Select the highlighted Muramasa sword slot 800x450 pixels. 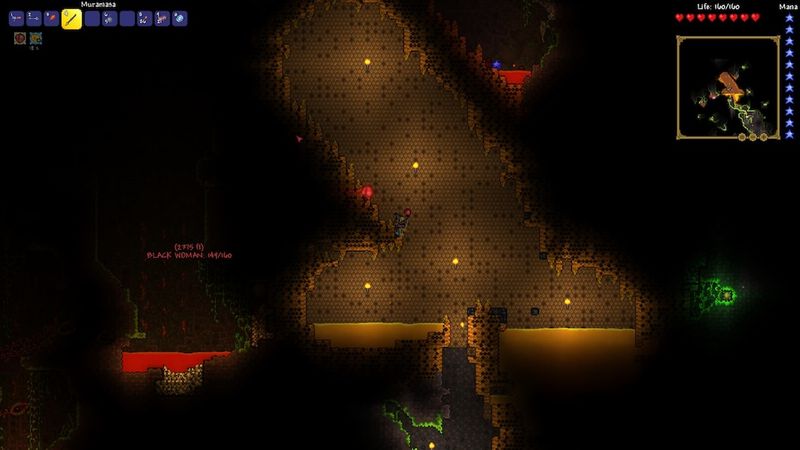click(72, 18)
